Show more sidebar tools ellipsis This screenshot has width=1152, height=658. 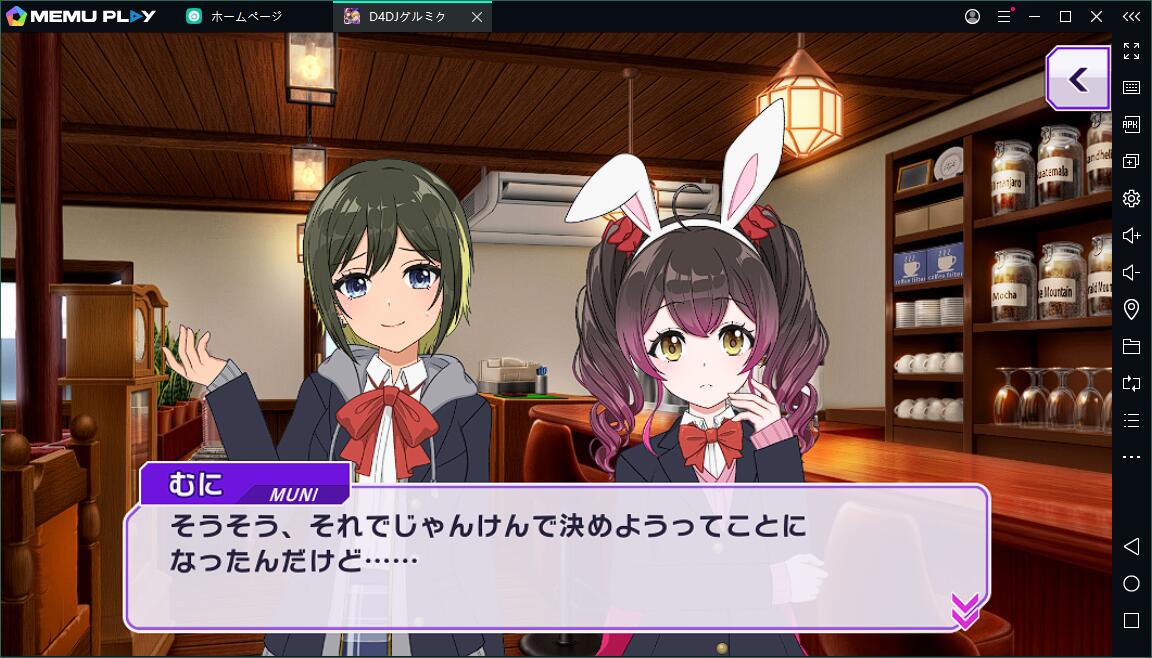[1131, 457]
